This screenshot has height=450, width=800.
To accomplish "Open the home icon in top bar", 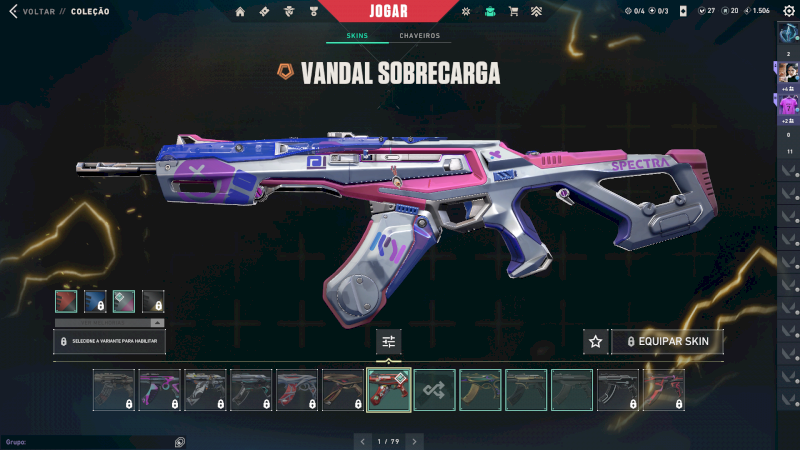I will [x=240, y=11].
